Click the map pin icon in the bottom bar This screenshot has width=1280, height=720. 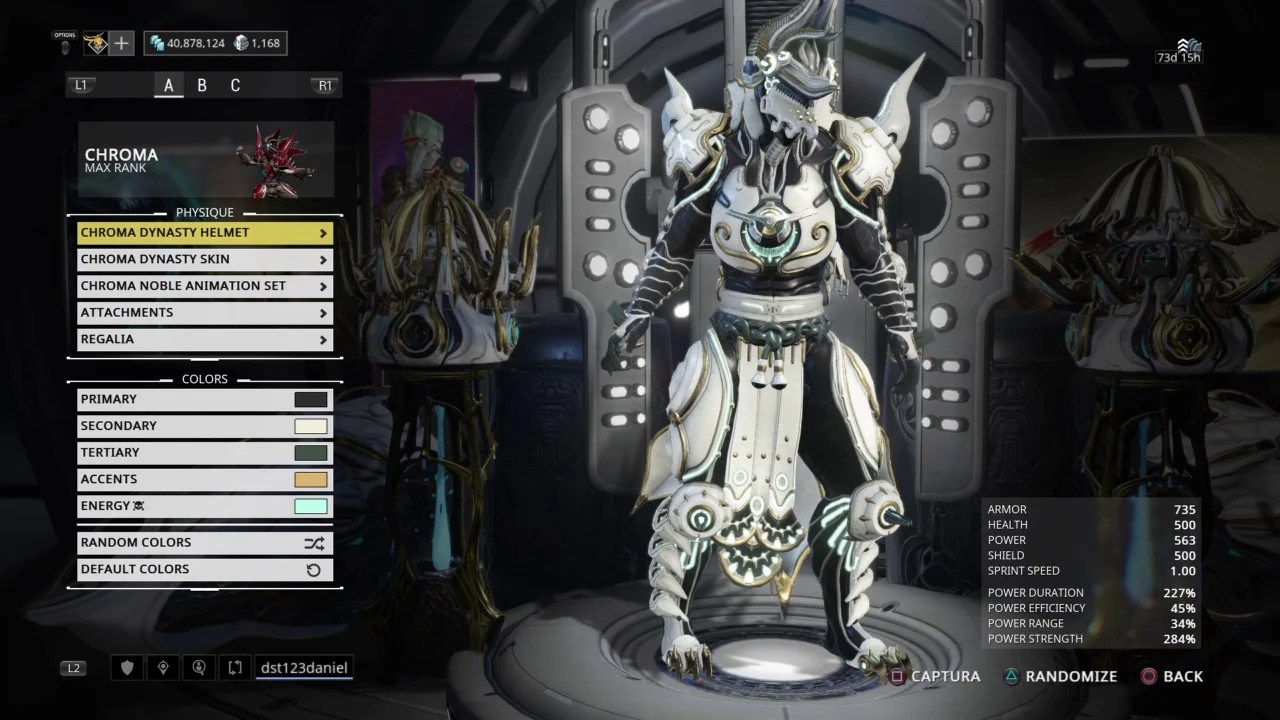pyautogui.click(x=163, y=667)
